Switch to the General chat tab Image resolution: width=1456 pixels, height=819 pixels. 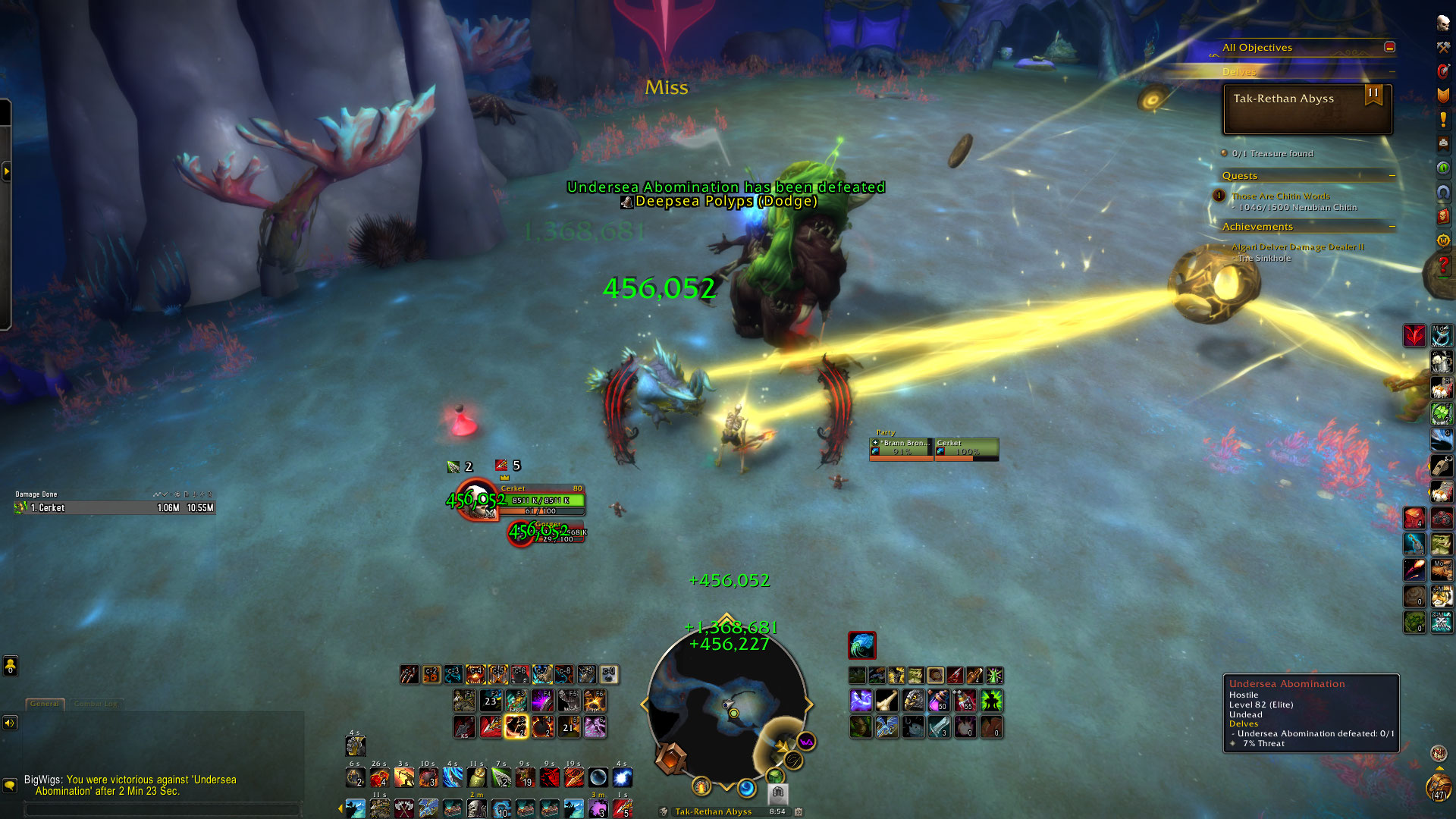coord(45,704)
